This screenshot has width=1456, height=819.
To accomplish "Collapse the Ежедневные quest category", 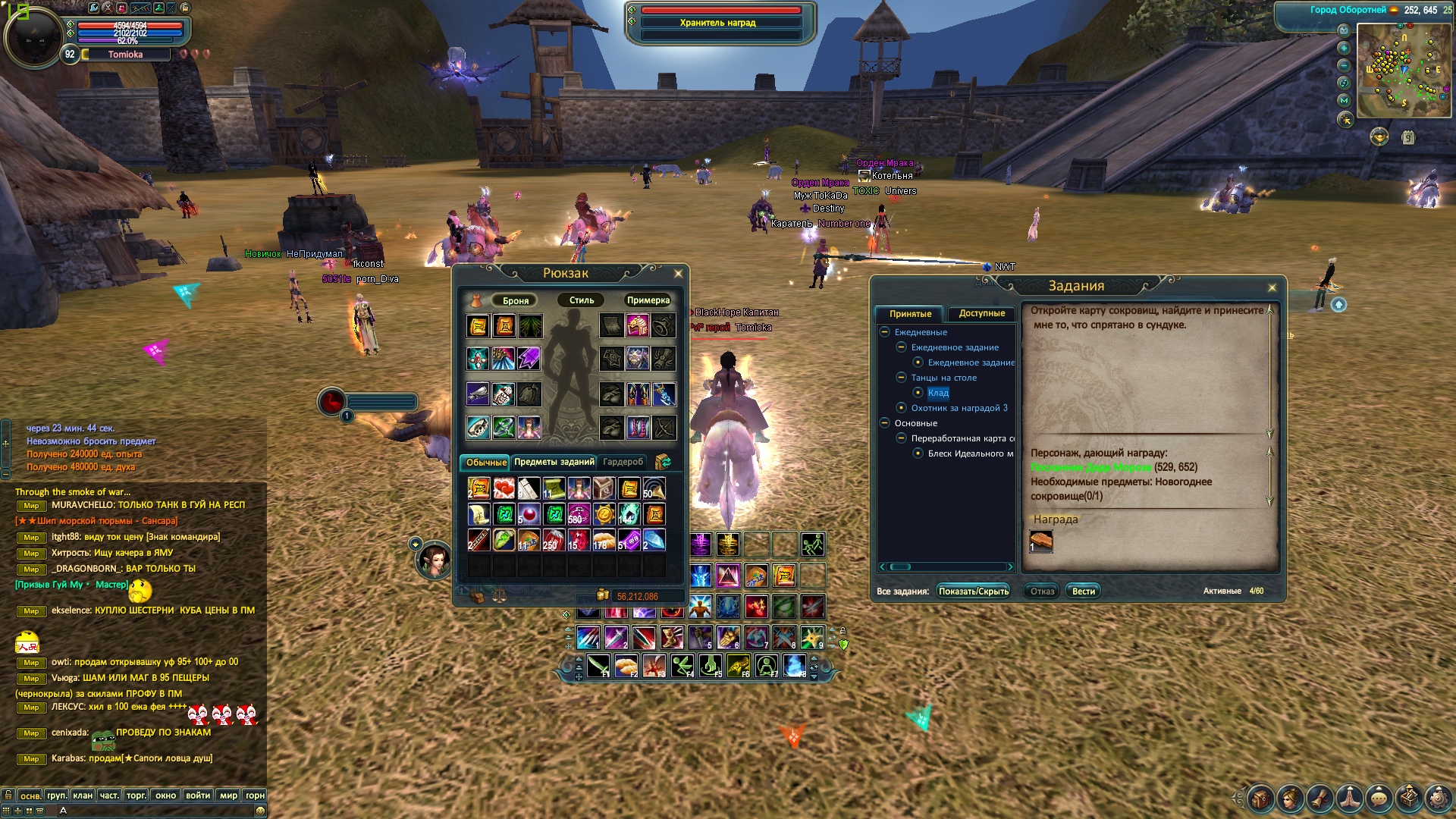I will [884, 332].
